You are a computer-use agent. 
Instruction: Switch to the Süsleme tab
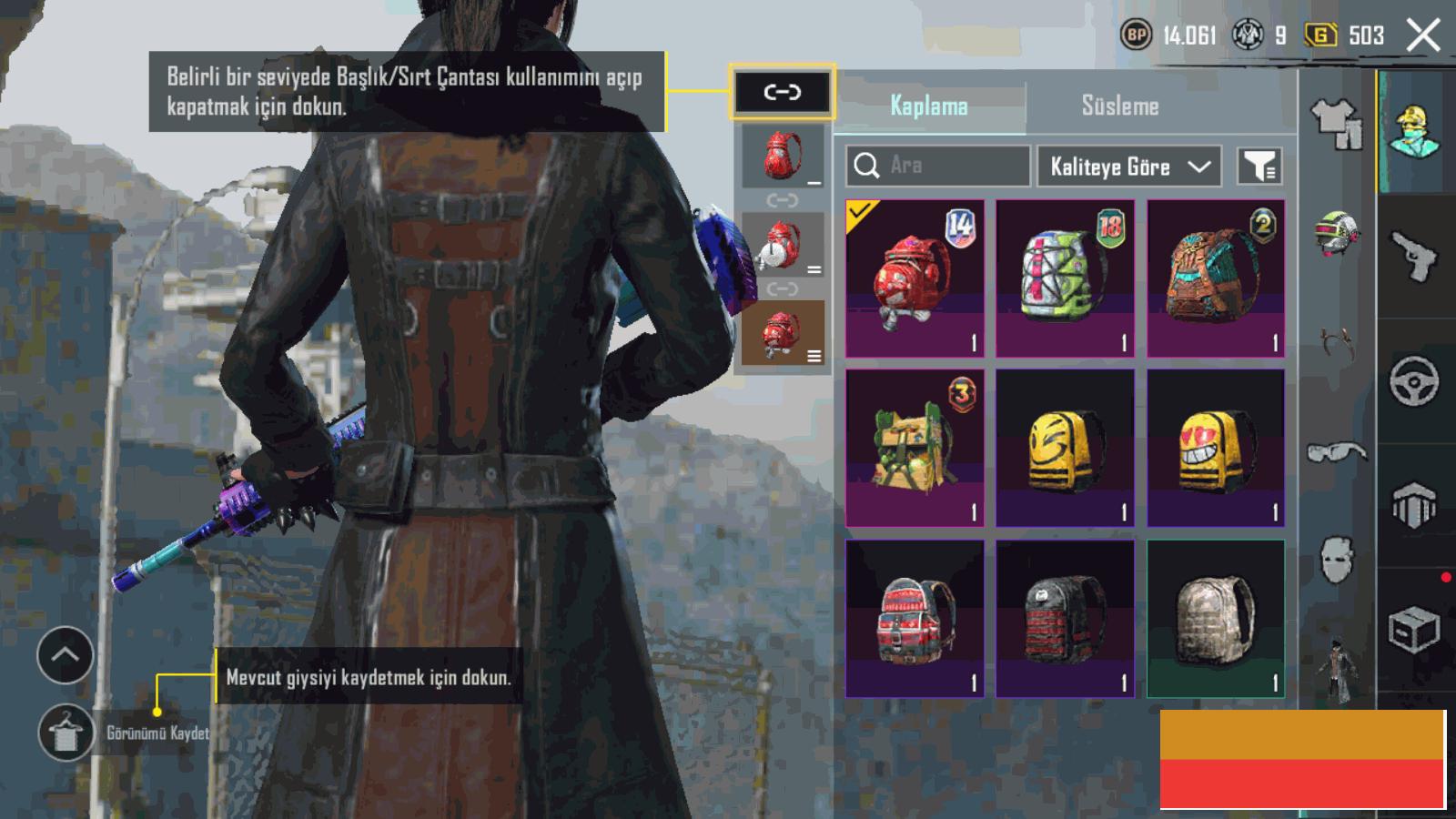[1119, 106]
